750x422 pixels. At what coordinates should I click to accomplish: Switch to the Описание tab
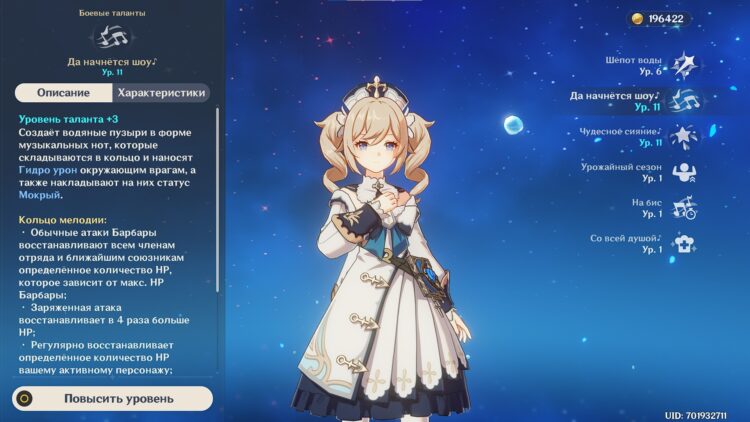pos(63,93)
